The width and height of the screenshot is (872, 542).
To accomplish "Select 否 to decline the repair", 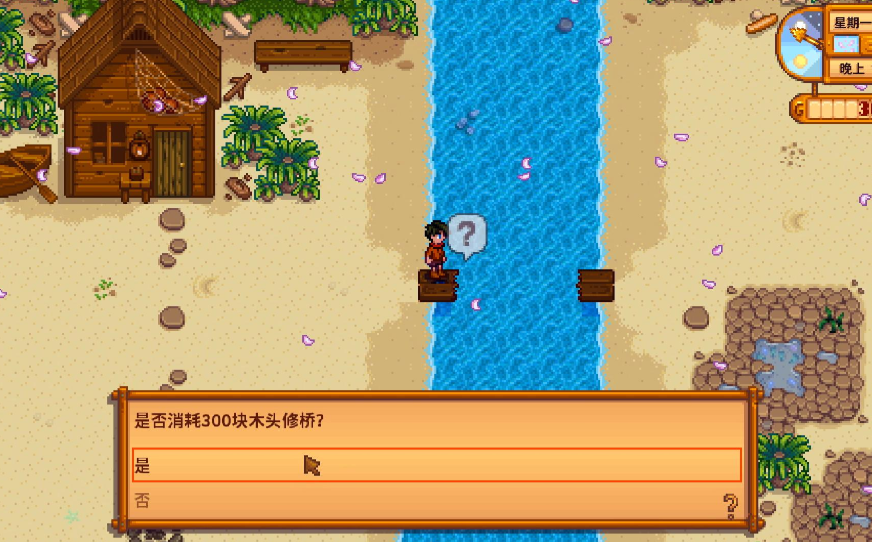I will (x=436, y=501).
